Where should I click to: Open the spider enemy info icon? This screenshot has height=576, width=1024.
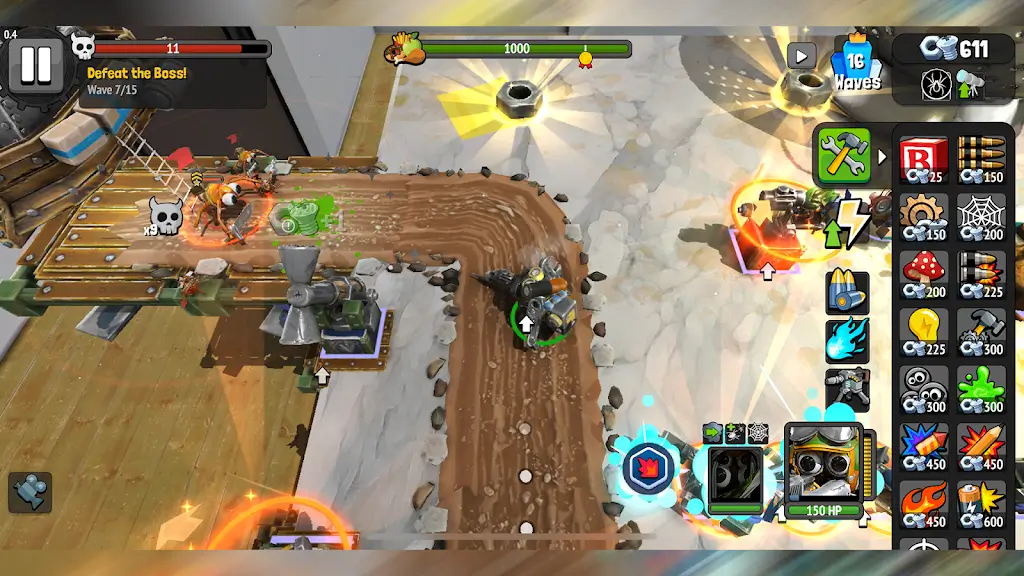(936, 84)
